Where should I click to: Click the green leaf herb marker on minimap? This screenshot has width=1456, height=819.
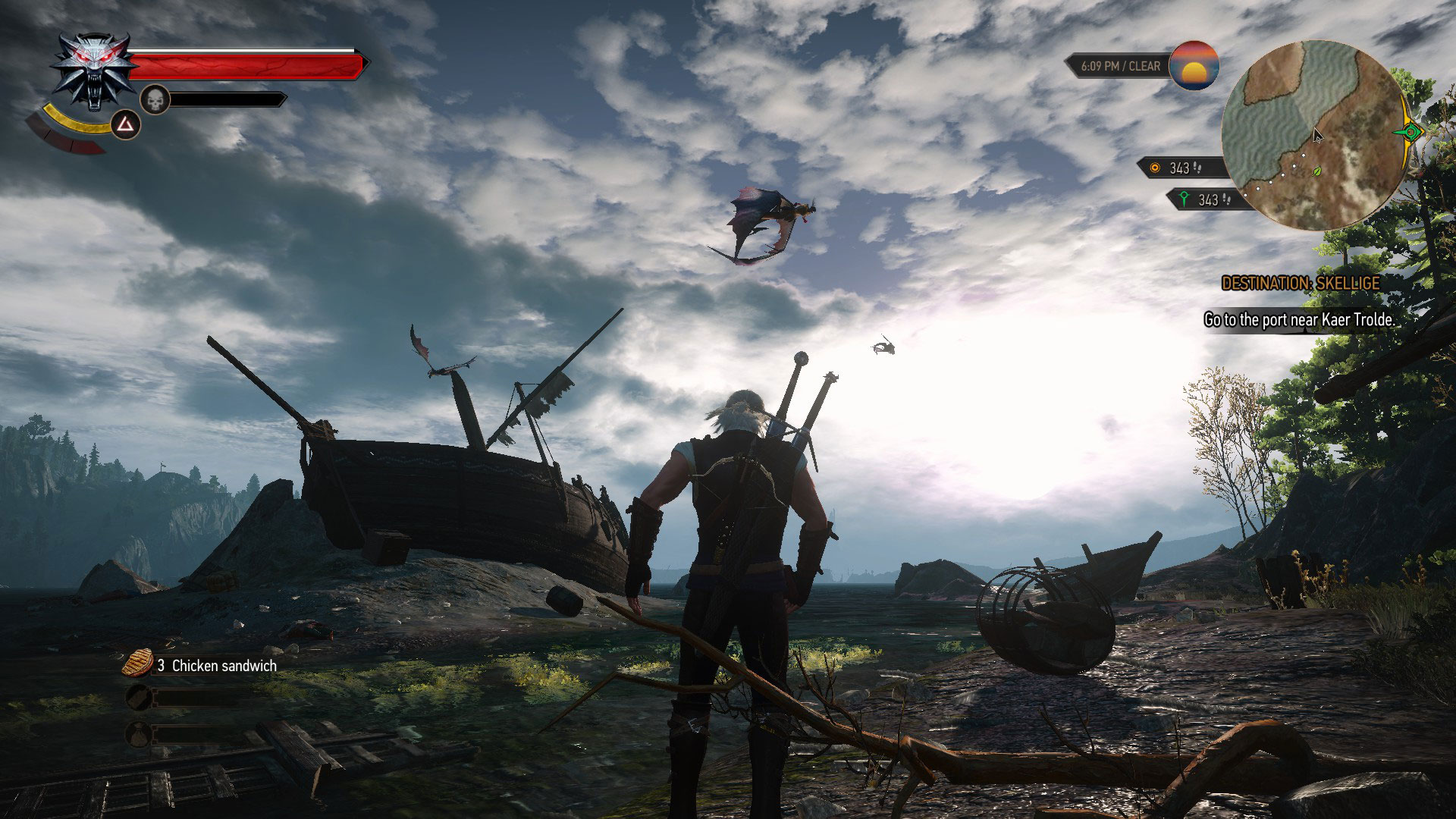pyautogui.click(x=1318, y=171)
